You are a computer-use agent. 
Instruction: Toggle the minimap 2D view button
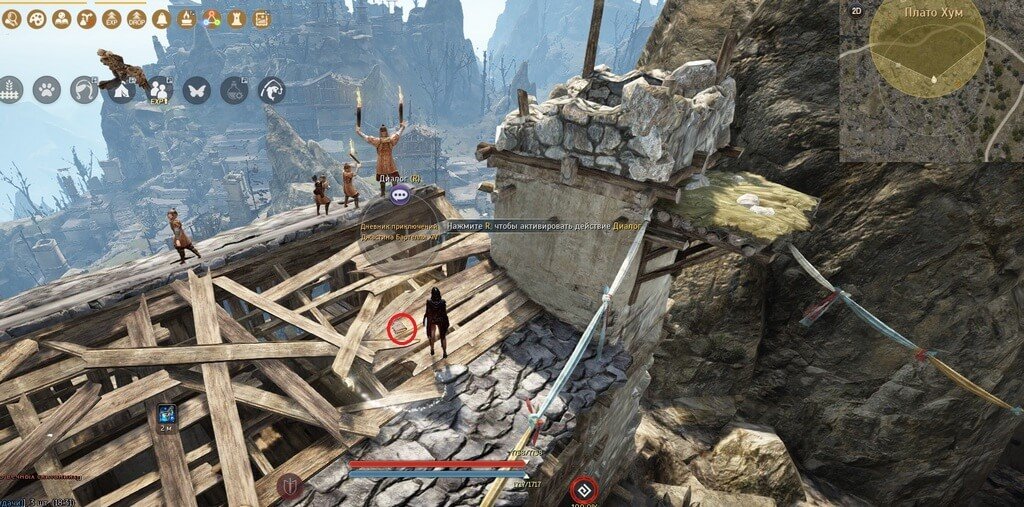(x=856, y=11)
